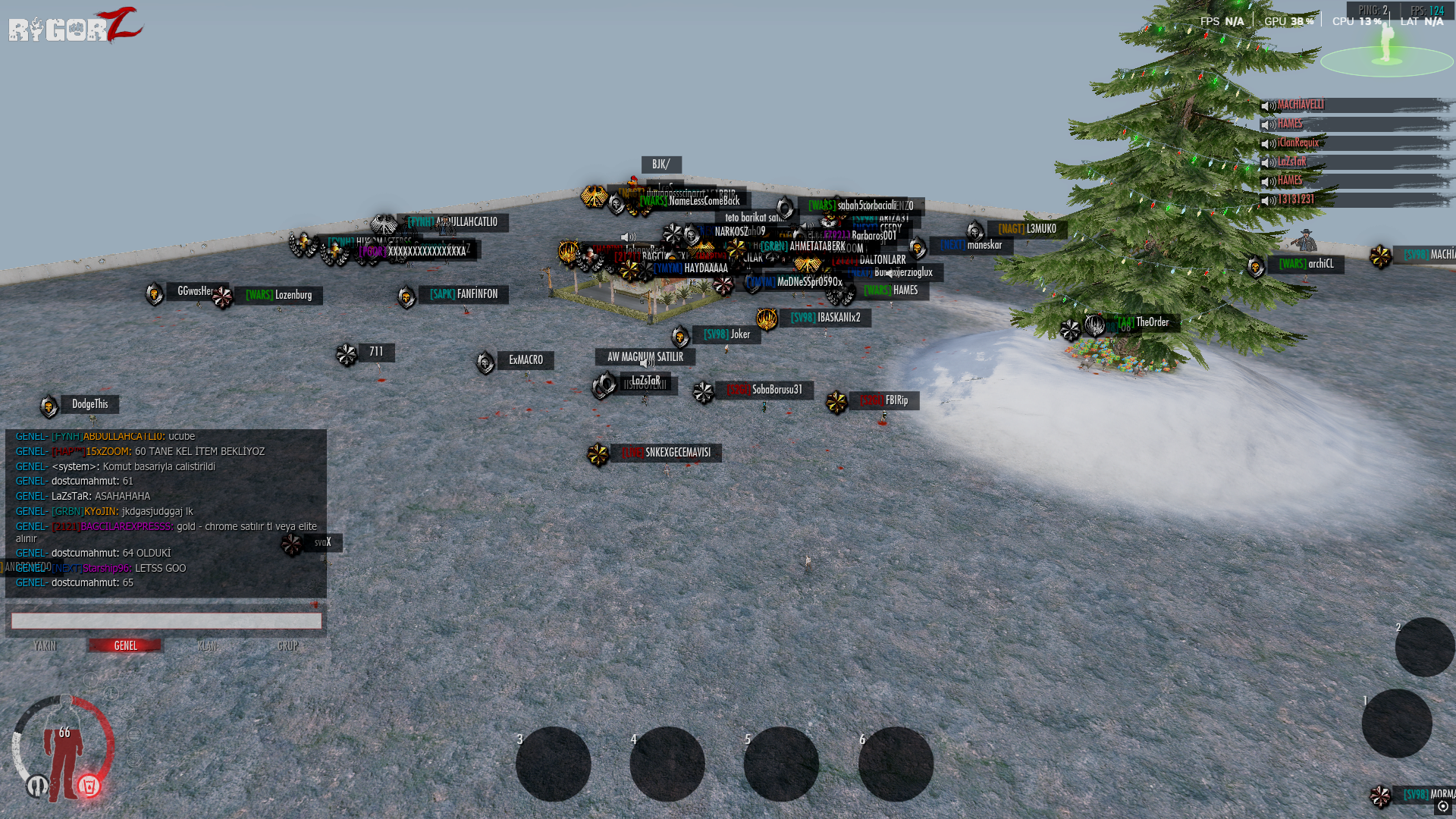The image size is (1456, 819).
Task: Select quick slot 3 on the hotbar
Action: pyautogui.click(x=554, y=764)
